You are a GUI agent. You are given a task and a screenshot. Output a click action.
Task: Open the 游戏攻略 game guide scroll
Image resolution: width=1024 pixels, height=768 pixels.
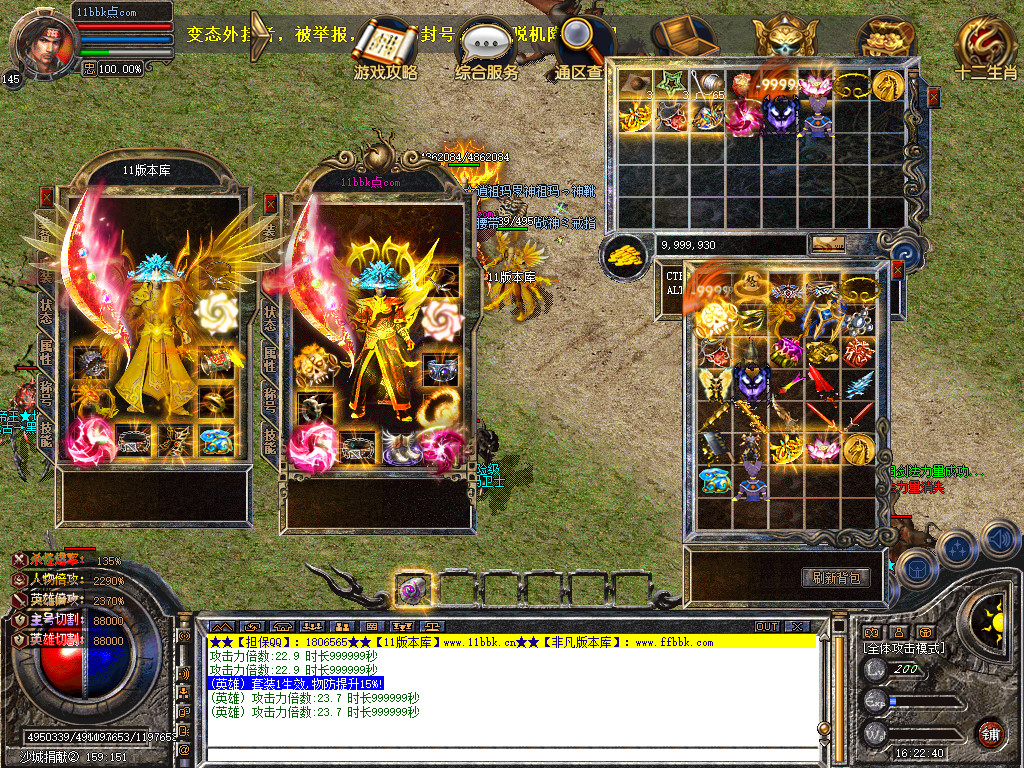[386, 46]
